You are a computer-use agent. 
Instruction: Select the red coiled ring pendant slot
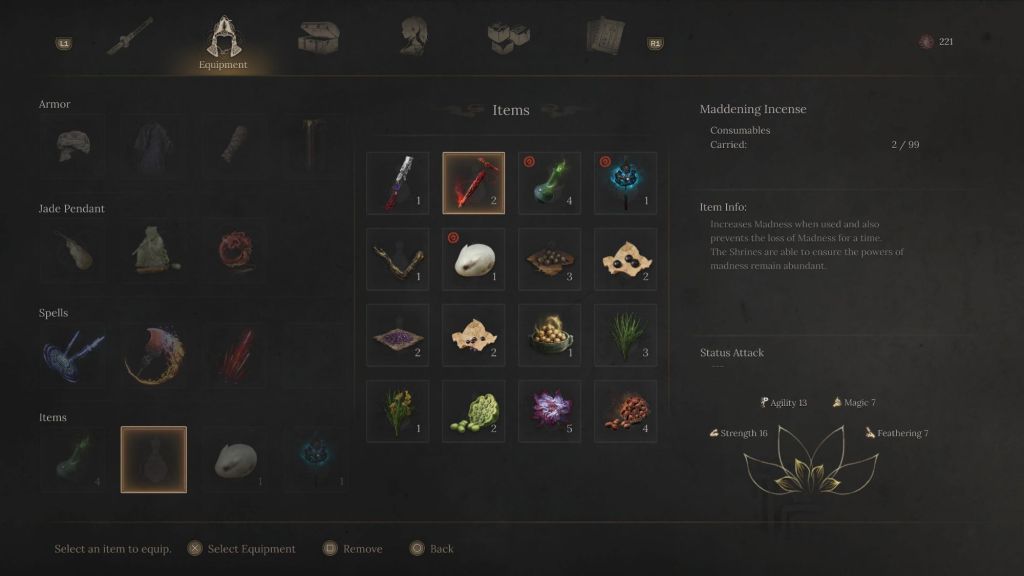point(235,251)
